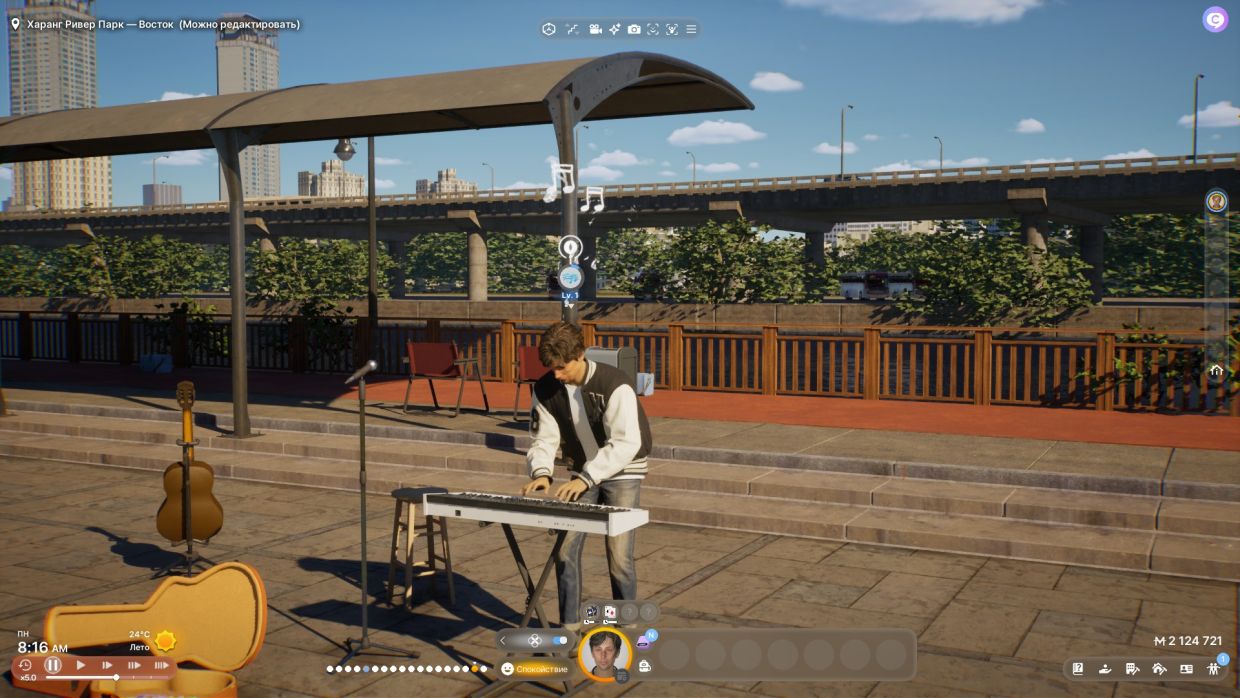The height and width of the screenshot is (698, 1240).
Task: Set game speed to normal play
Action: pos(81,665)
